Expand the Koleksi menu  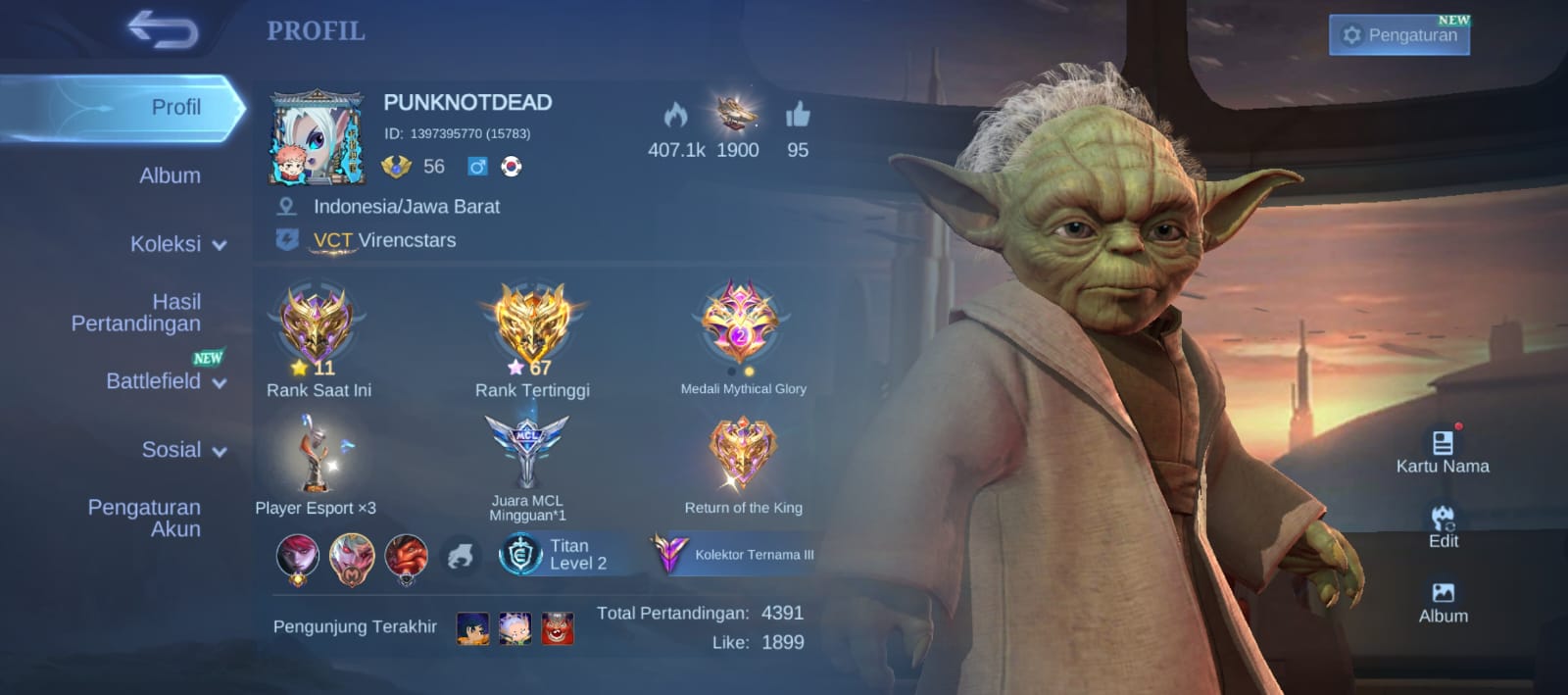[177, 244]
